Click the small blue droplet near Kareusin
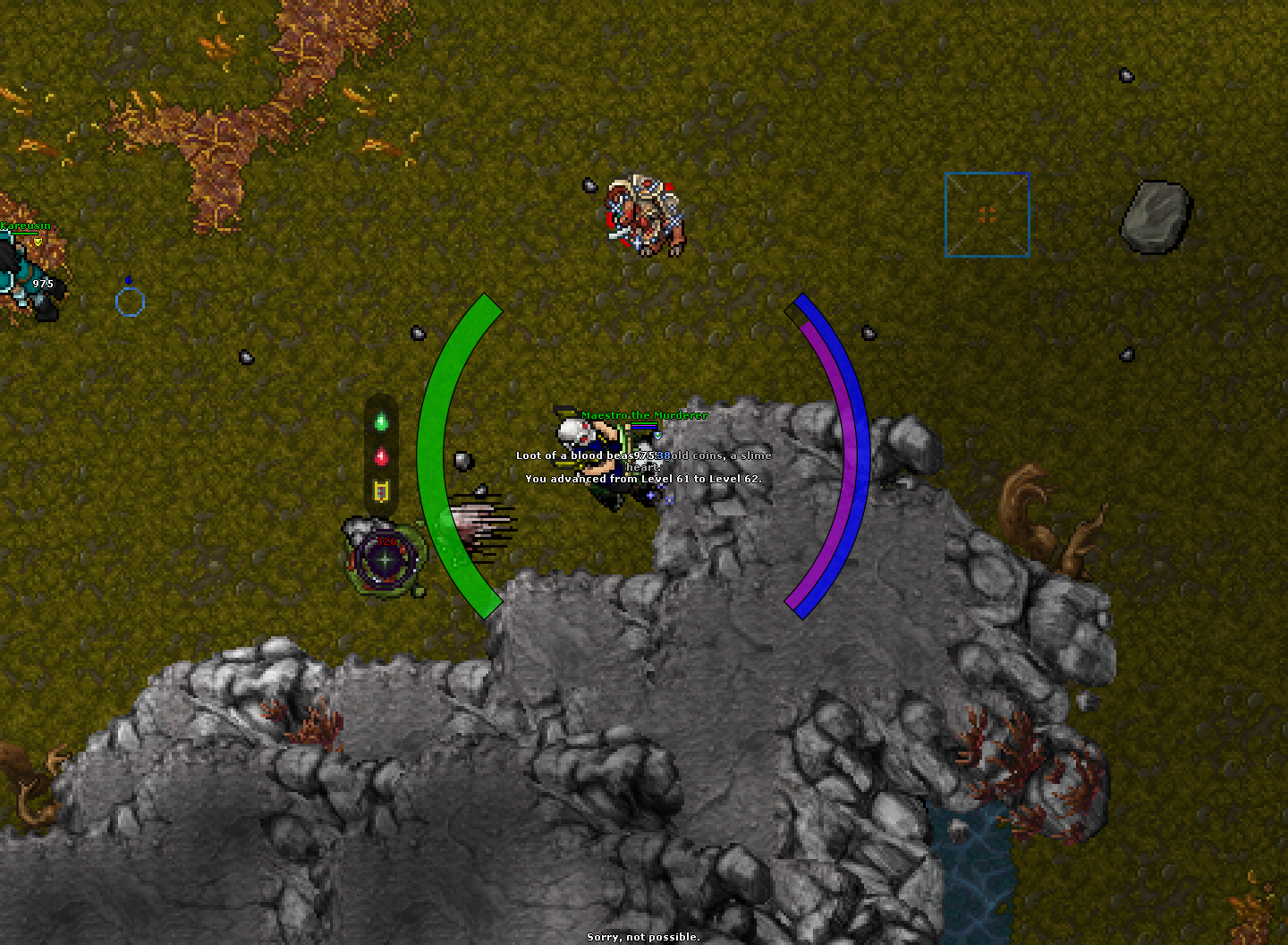Screen dimensions: 1288x945 coord(130,280)
